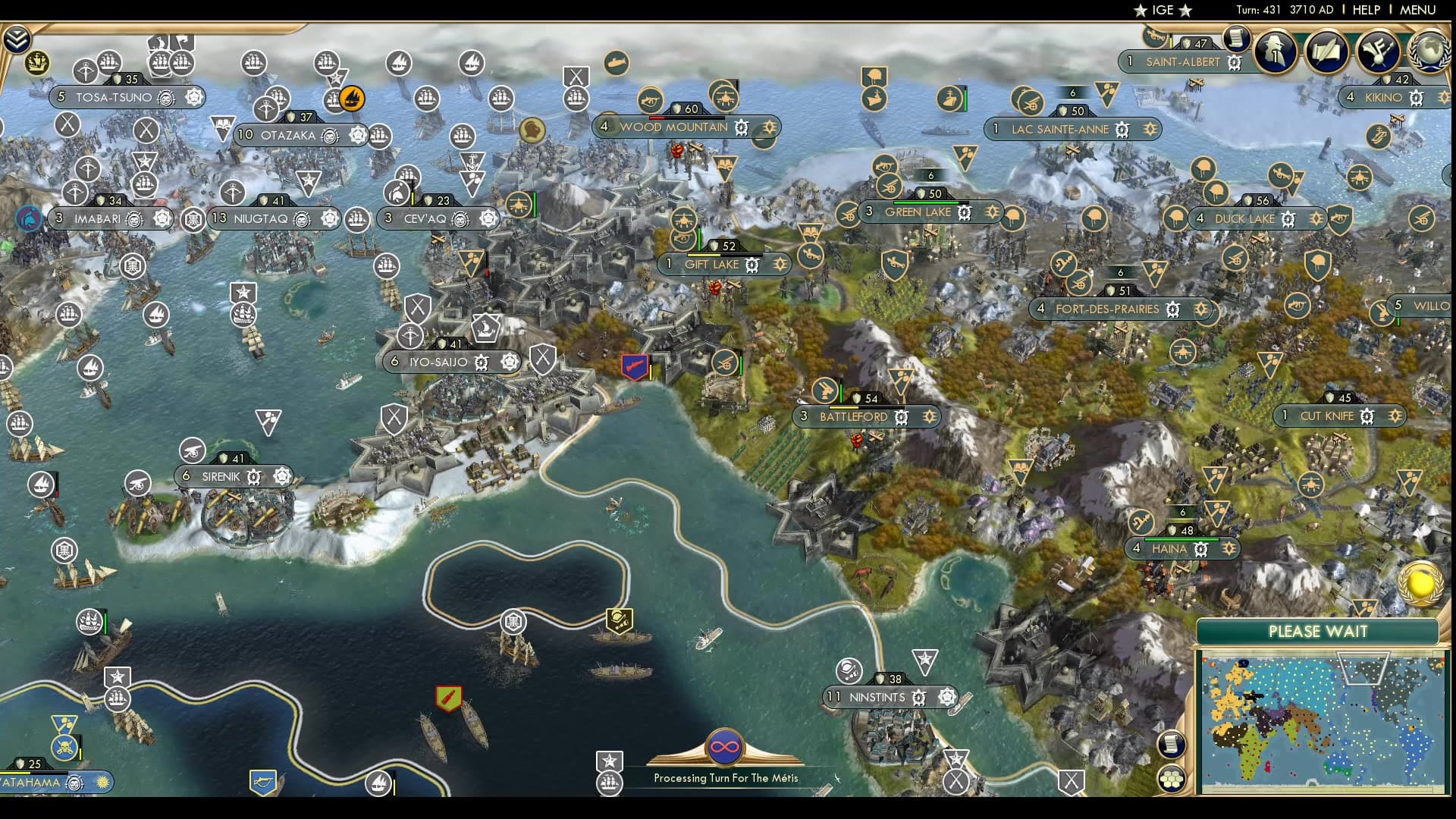1456x819 pixels.
Task: Click the Please Wait turn button
Action: [x=1317, y=632]
